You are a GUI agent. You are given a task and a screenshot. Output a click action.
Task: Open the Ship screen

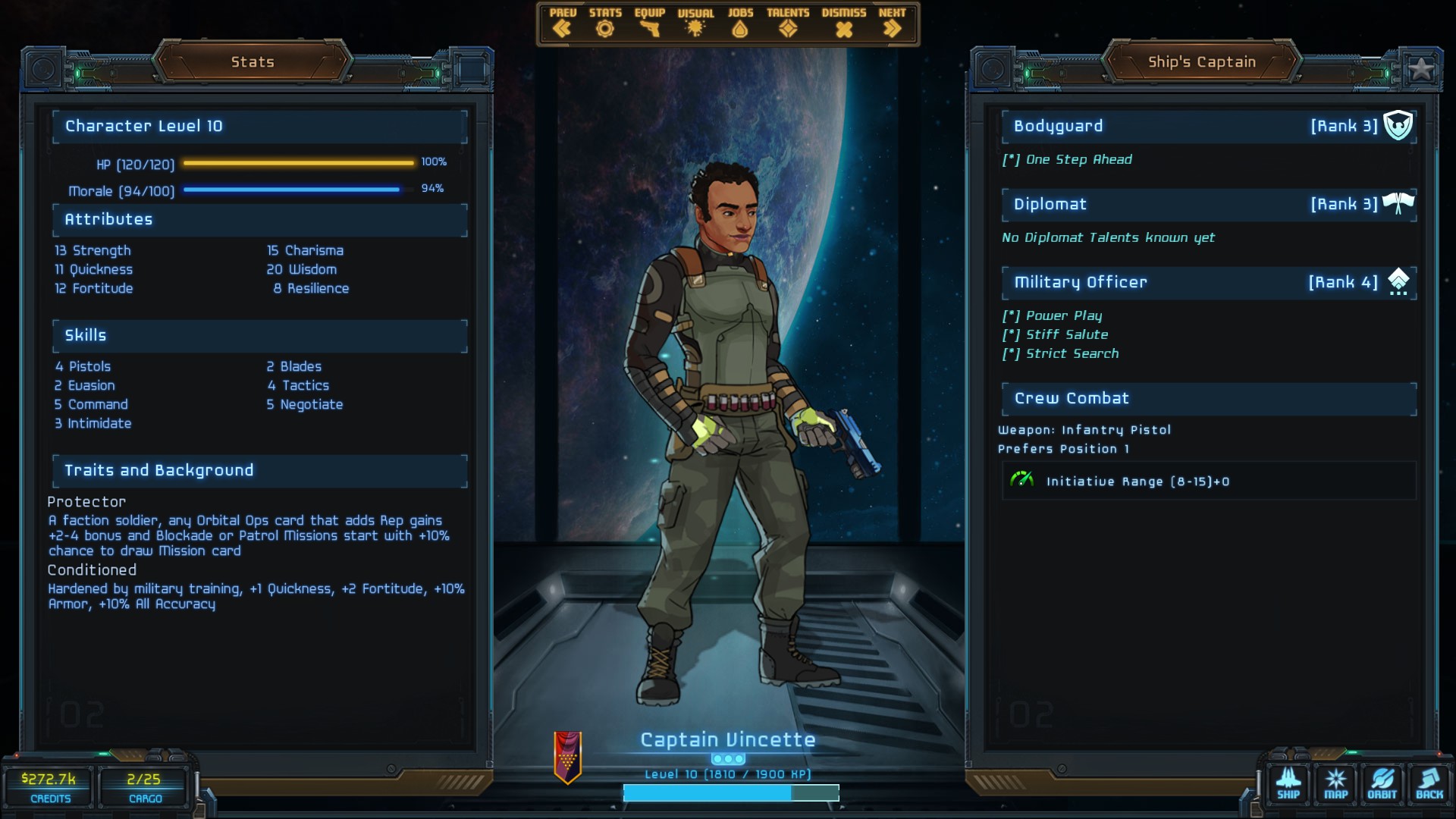[x=1288, y=783]
